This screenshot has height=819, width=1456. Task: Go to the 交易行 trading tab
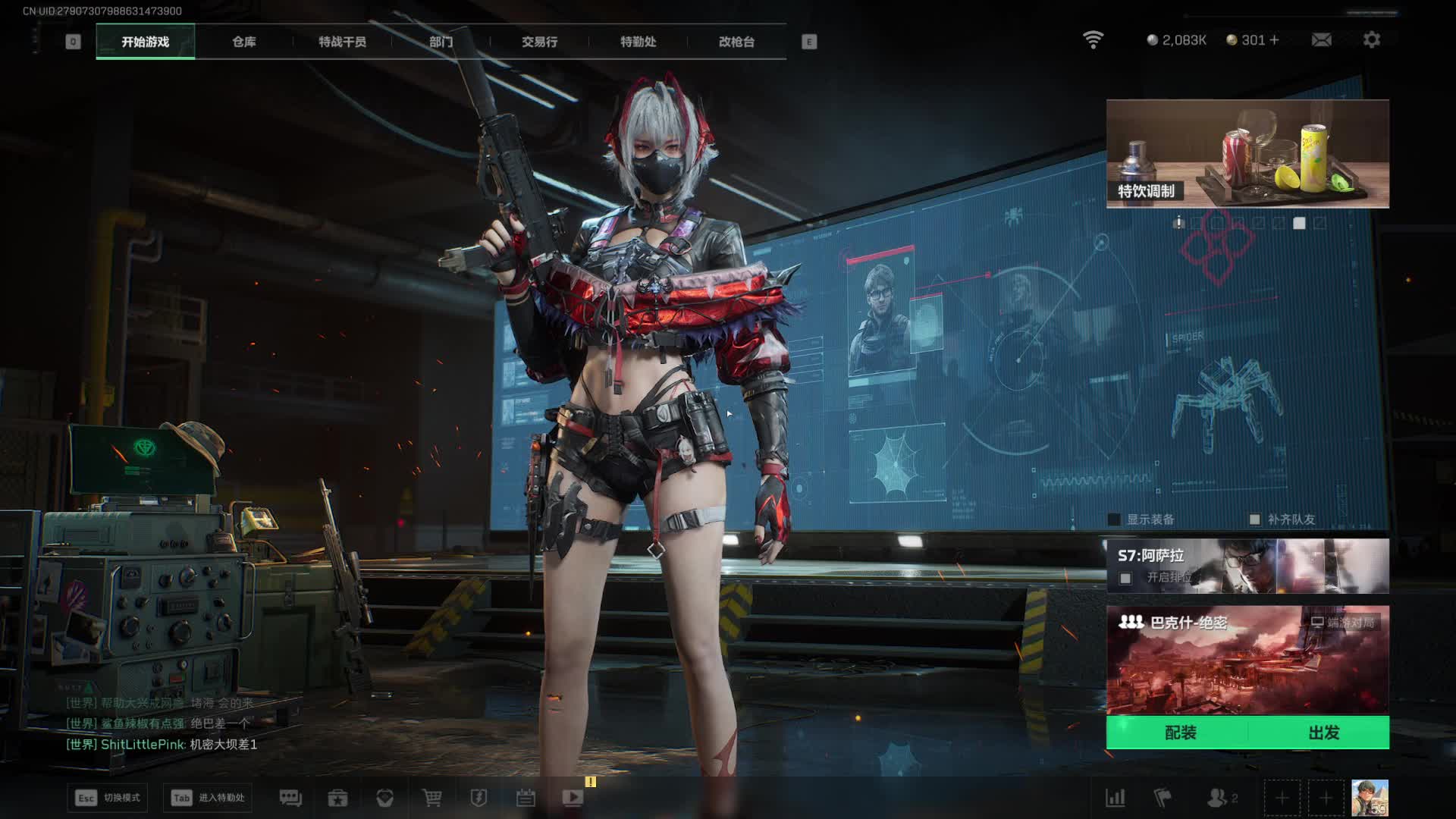tap(539, 42)
